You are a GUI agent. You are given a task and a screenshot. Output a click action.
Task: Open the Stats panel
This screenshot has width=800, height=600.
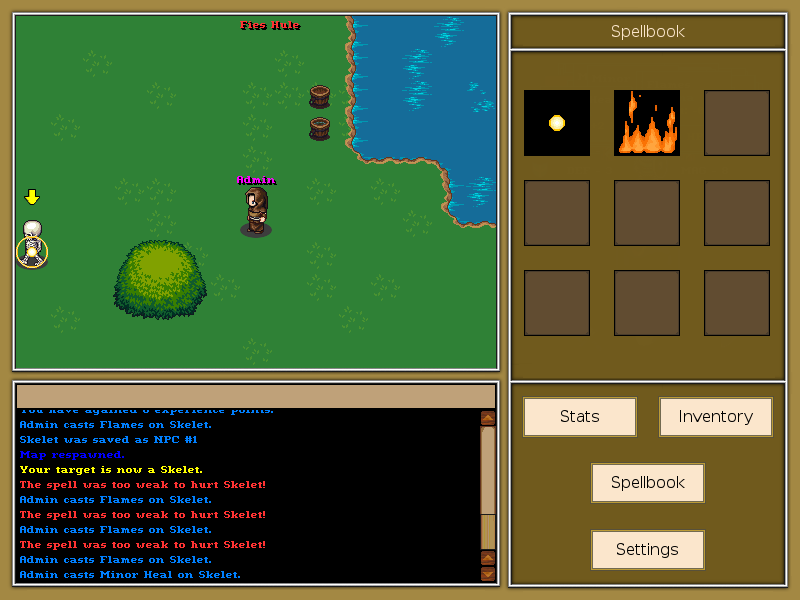pyautogui.click(x=579, y=417)
